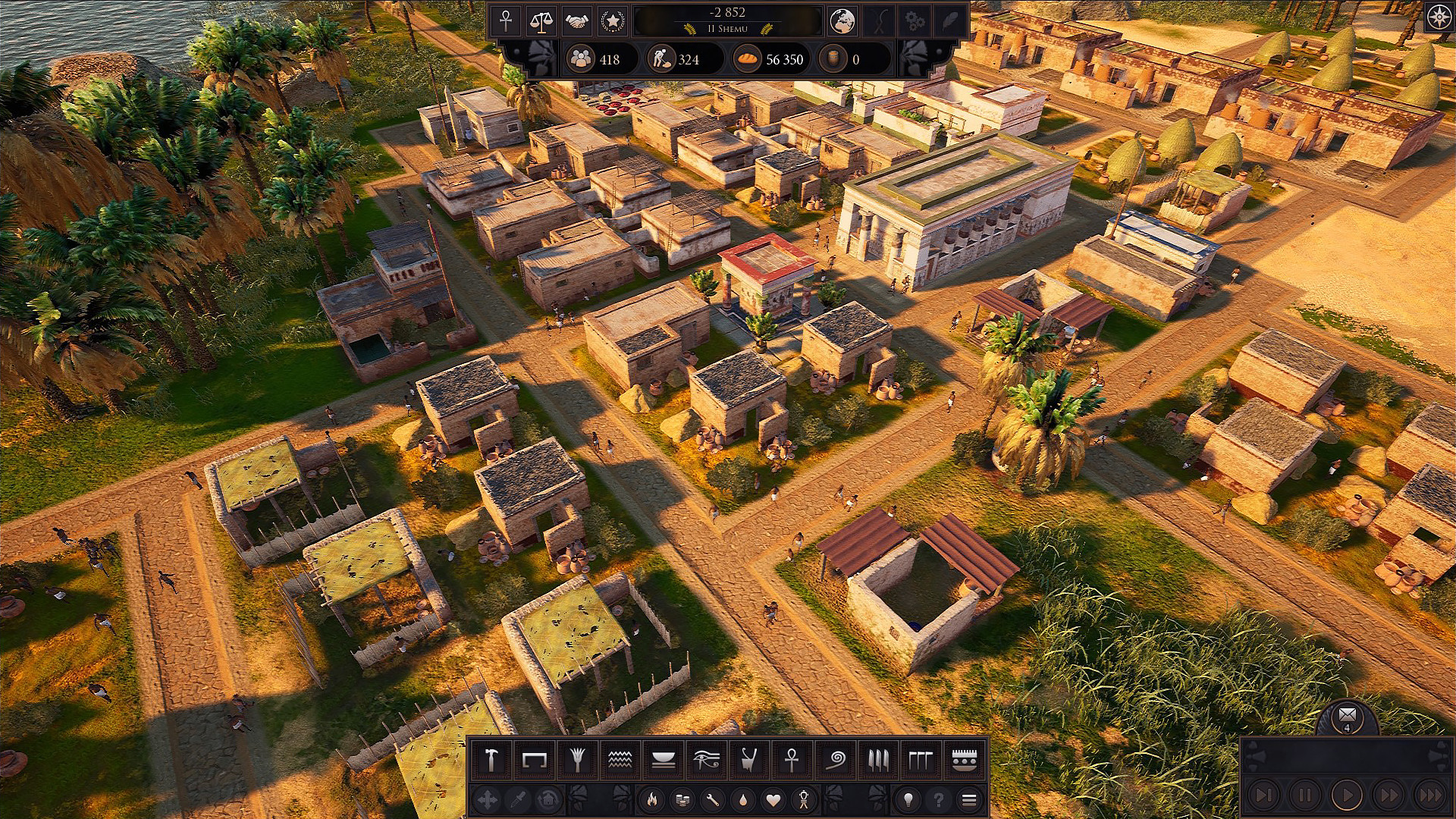Click the question mark help button
Image resolution: width=1456 pixels, height=819 pixels.
pyautogui.click(x=936, y=799)
